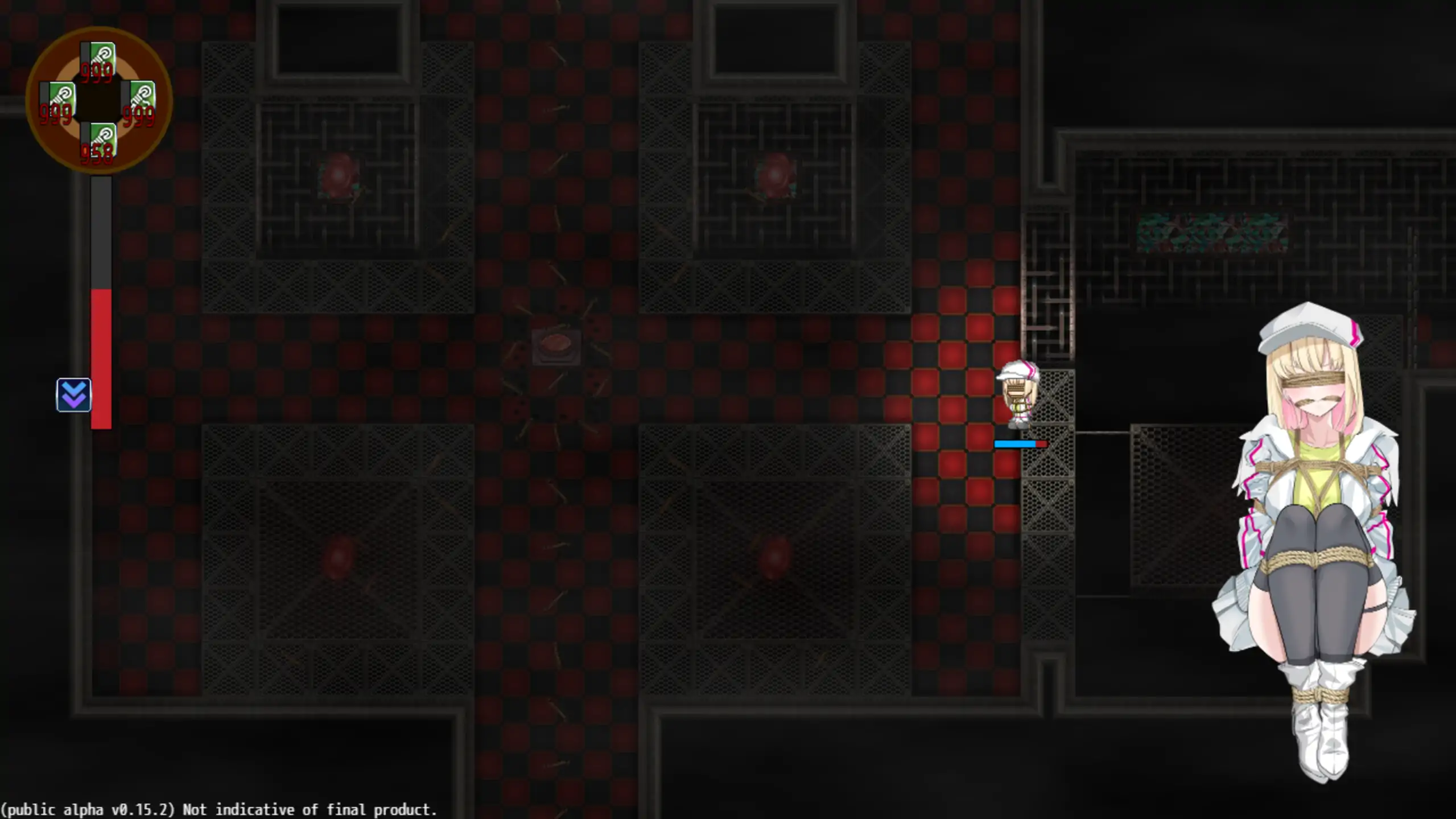Select the item slot showing 958
Image resolution: width=1456 pixels, height=819 pixels.
(98, 143)
